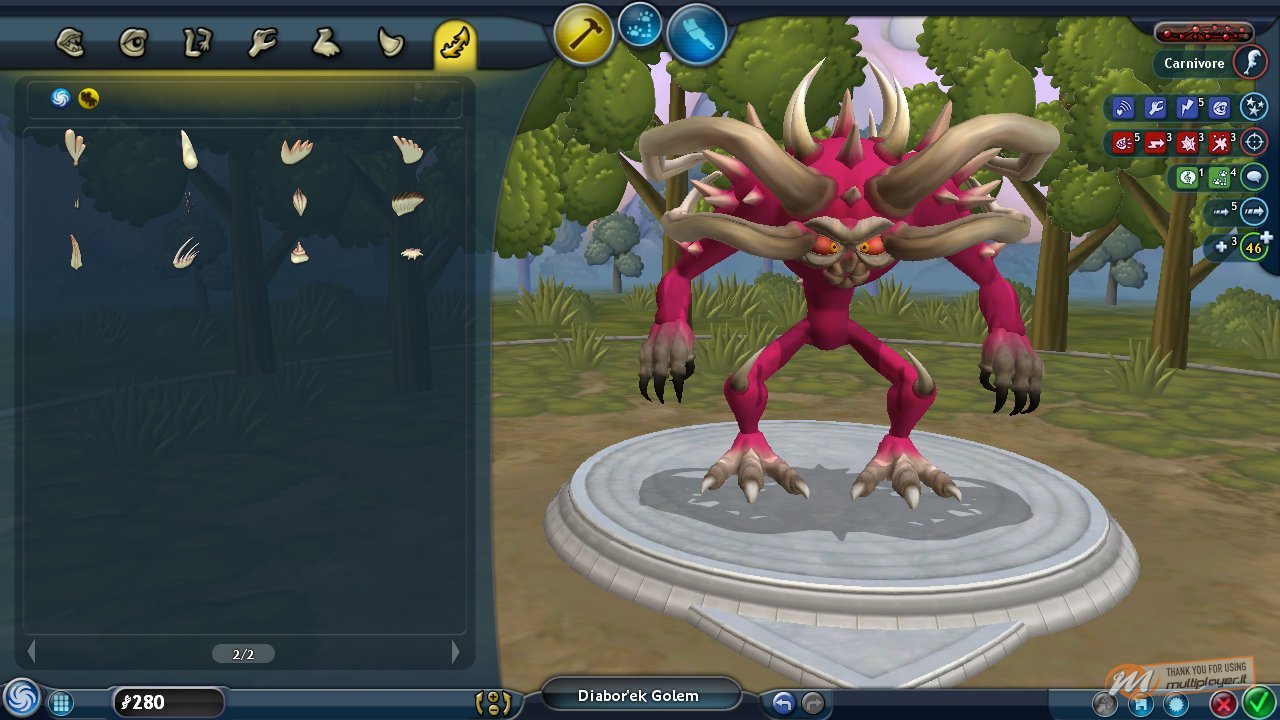Click the Health plus icon showing 3

[1222, 246]
